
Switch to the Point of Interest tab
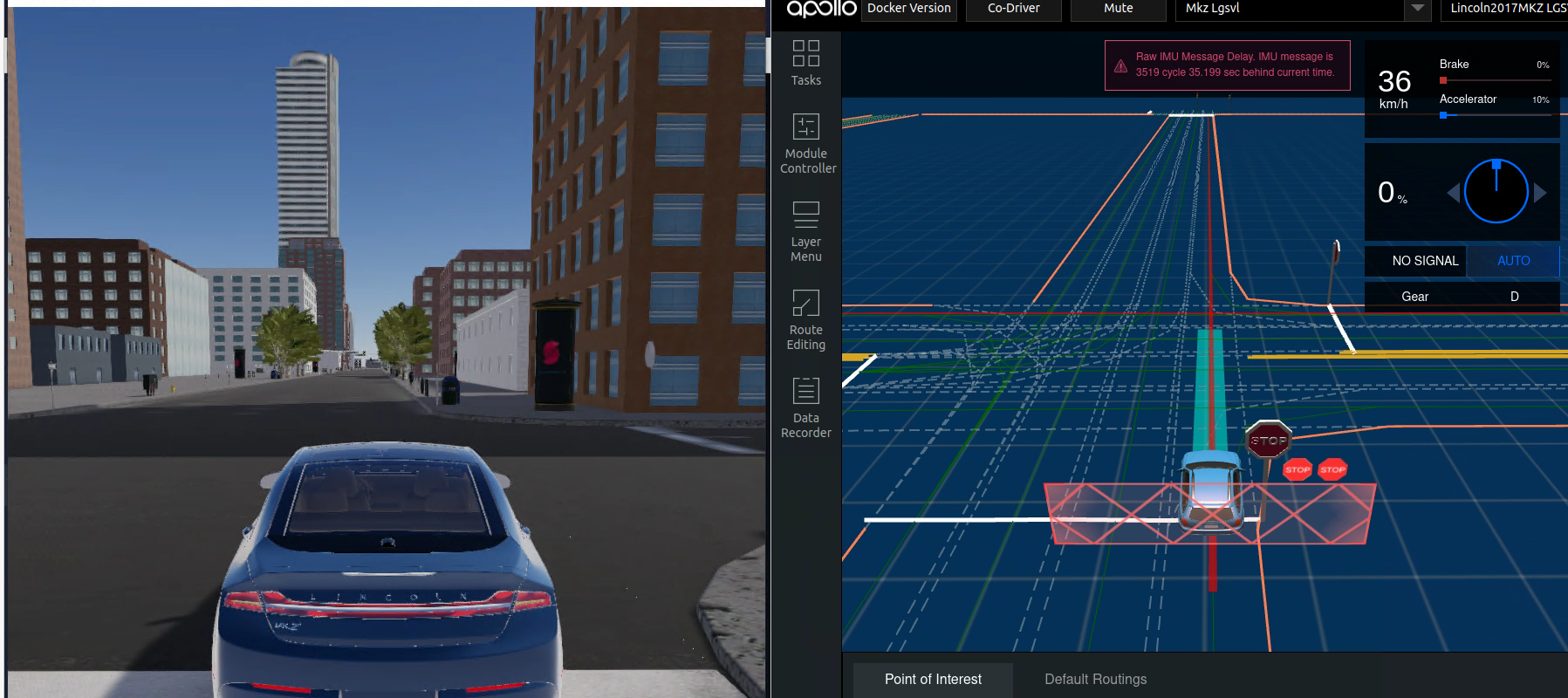pyautogui.click(x=931, y=679)
